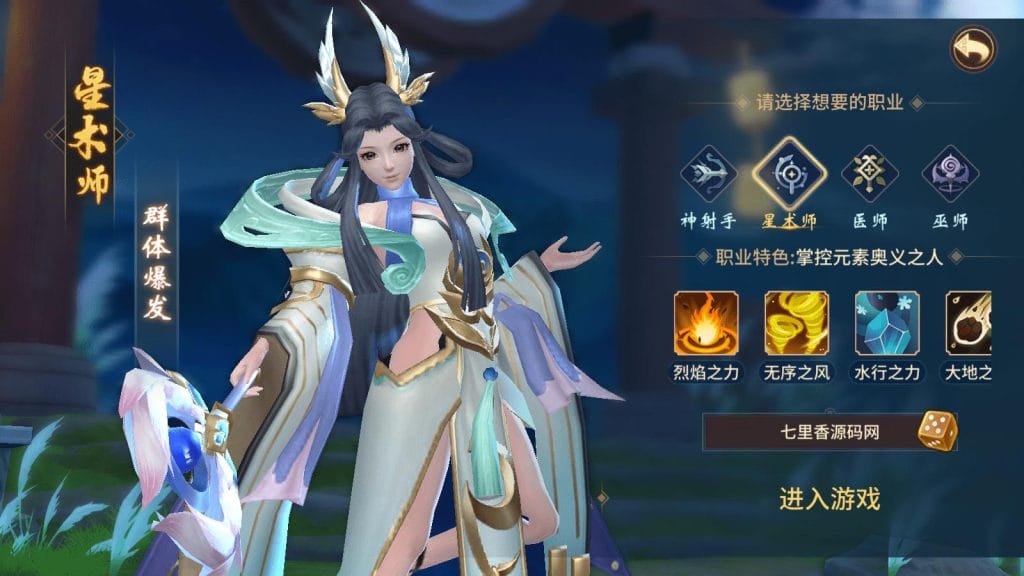Image resolution: width=1024 pixels, height=576 pixels.
Task: Select the 神射手 archer class
Action: tap(708, 174)
